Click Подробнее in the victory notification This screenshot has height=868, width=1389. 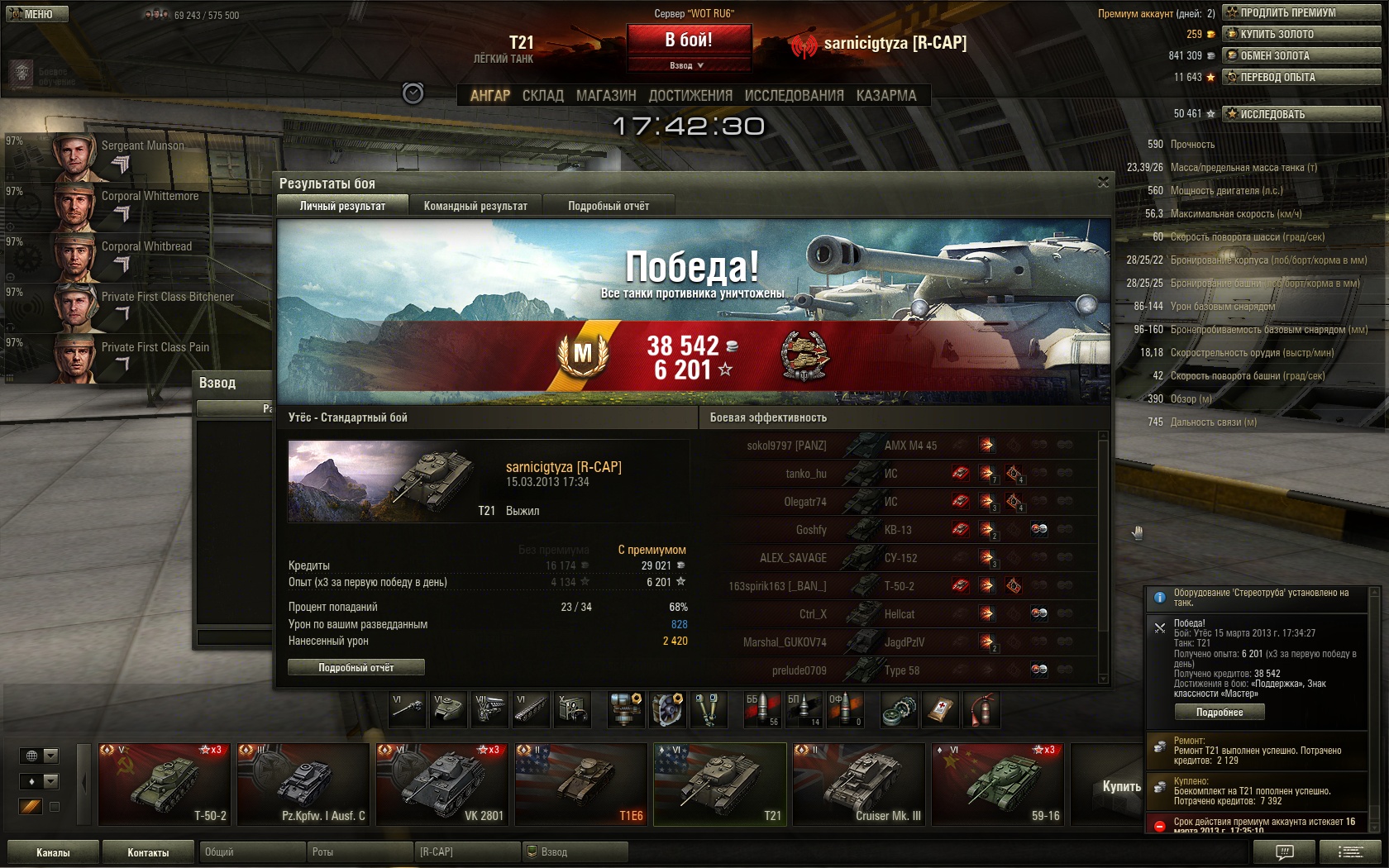(1219, 712)
